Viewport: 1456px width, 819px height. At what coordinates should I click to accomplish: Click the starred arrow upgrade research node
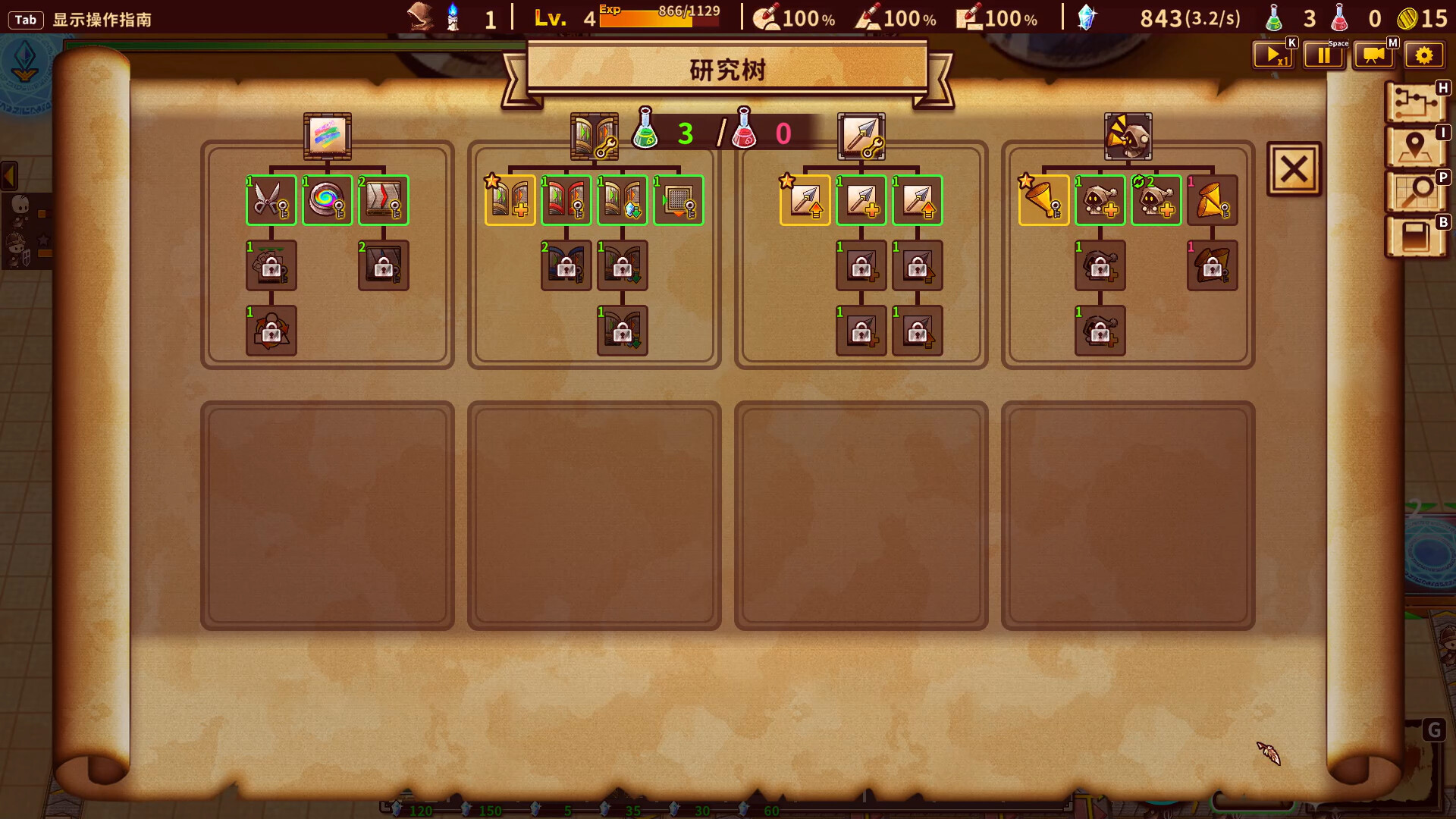pyautogui.click(x=805, y=200)
